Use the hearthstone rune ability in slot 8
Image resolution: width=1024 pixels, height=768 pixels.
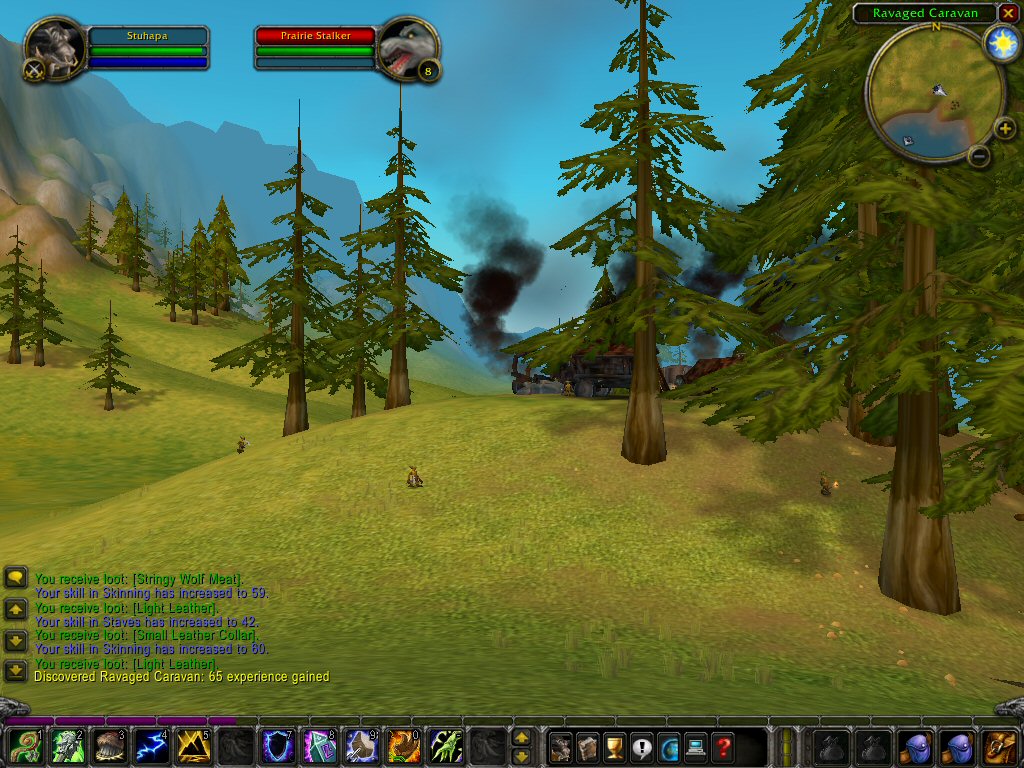coord(319,746)
